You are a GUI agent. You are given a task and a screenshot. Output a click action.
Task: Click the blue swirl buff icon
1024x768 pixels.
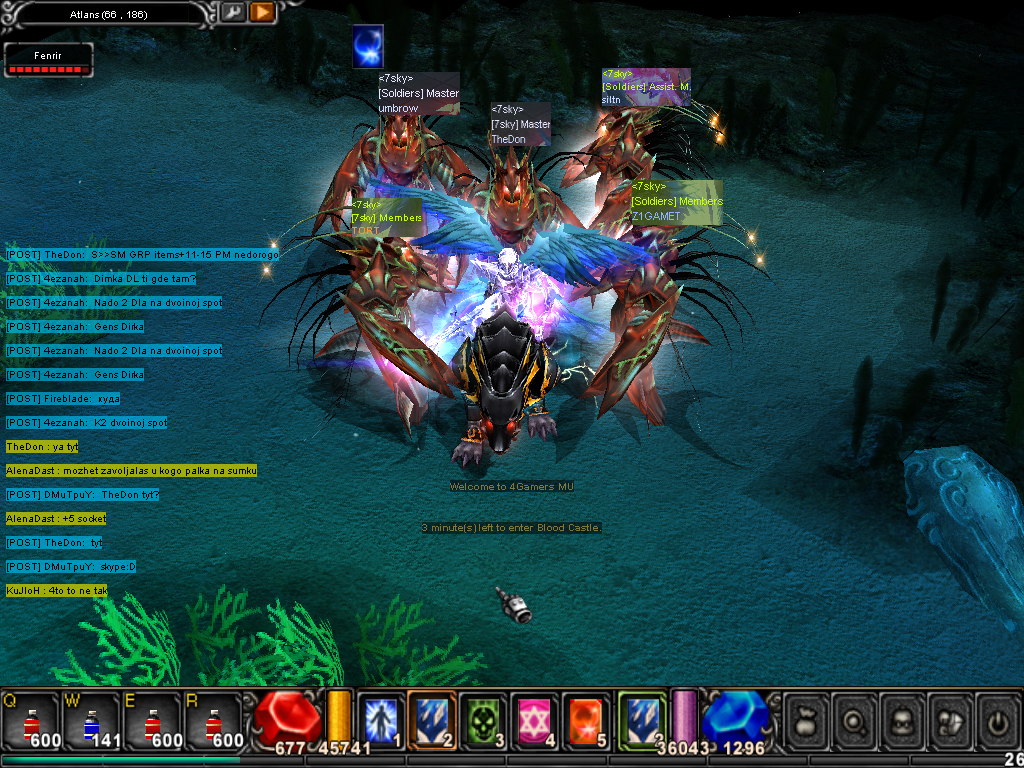pos(368,47)
